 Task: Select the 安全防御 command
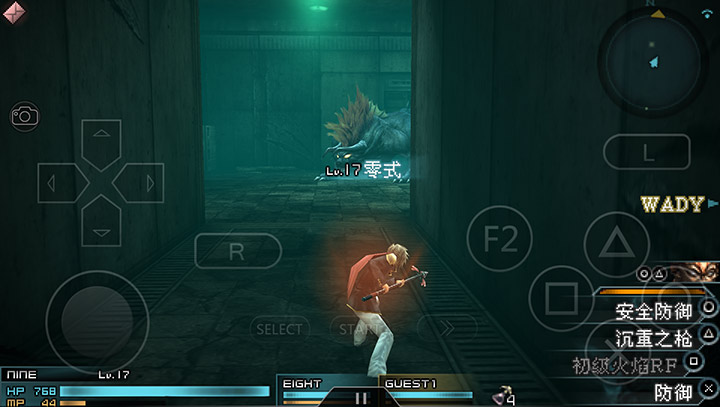(x=653, y=311)
